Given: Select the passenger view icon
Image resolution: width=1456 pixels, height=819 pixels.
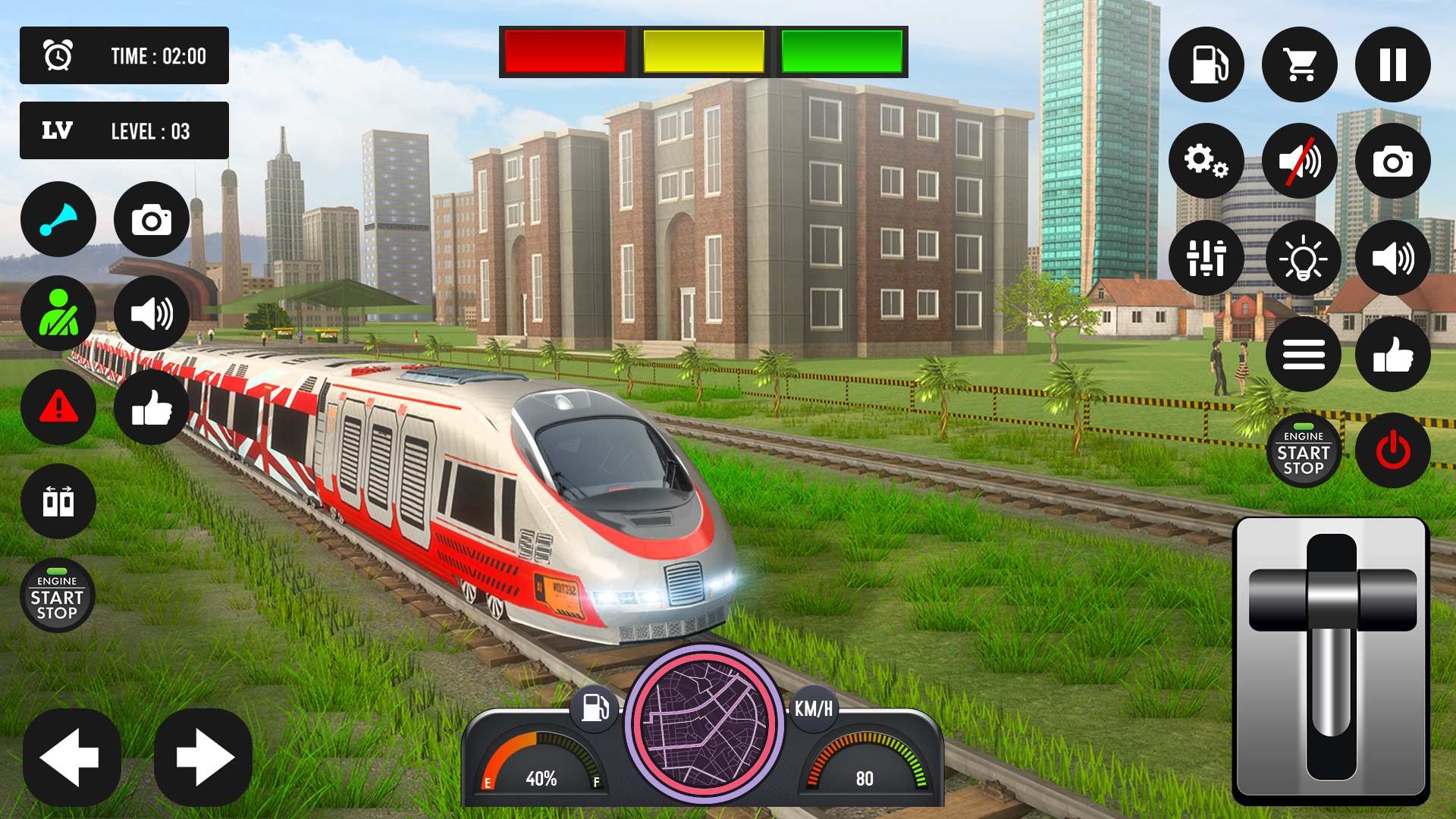Looking at the screenshot, I should 58,313.
